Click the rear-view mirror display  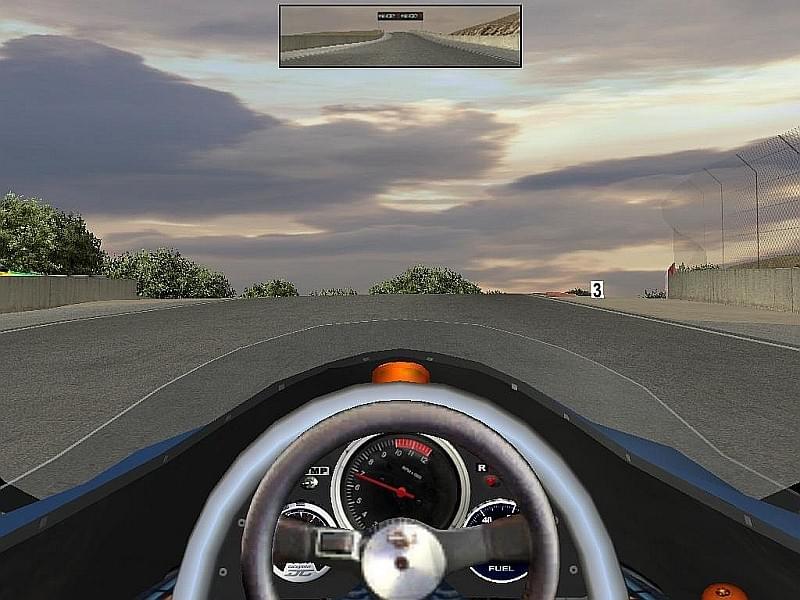pyautogui.click(x=400, y=37)
